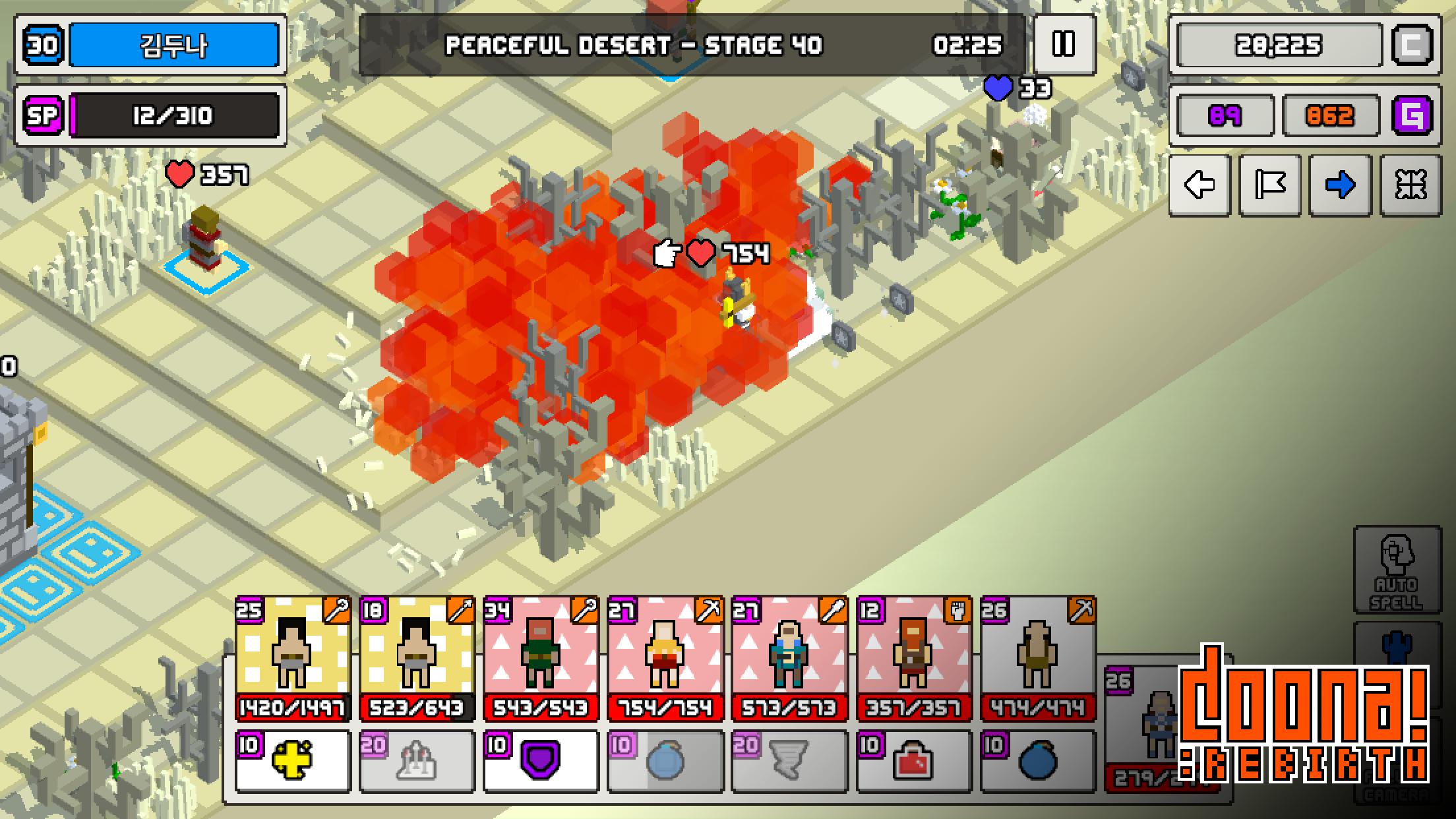The image size is (1456, 819).
Task: Click the purple G gem button
Action: pos(1412,115)
